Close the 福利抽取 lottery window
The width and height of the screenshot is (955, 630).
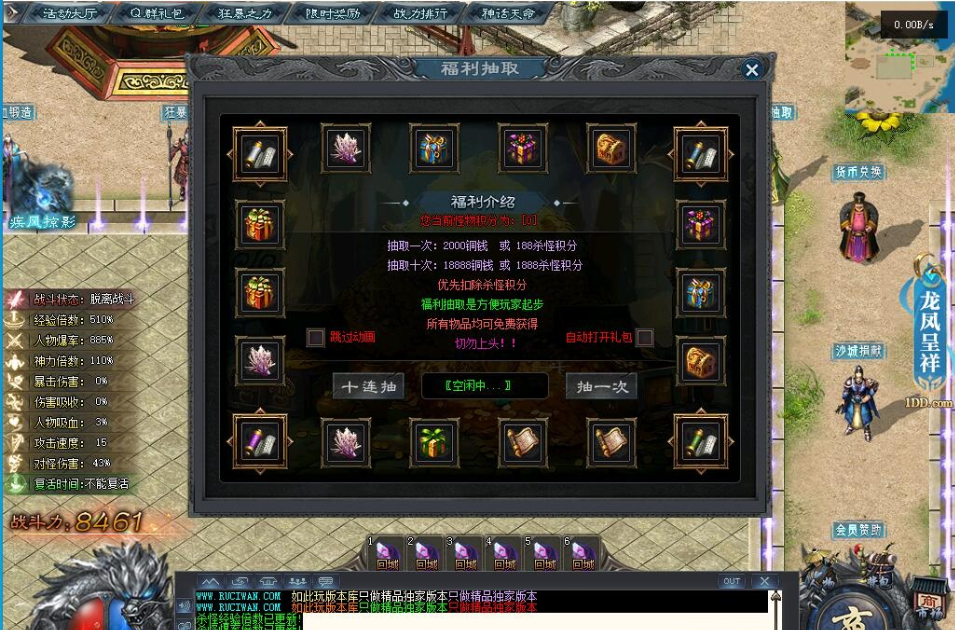pos(752,69)
